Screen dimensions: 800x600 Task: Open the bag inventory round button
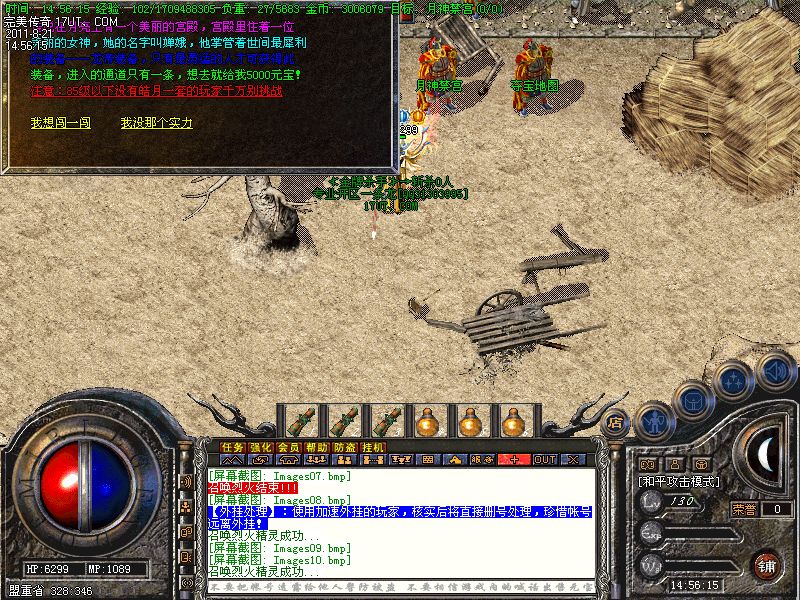pyautogui.click(x=693, y=400)
